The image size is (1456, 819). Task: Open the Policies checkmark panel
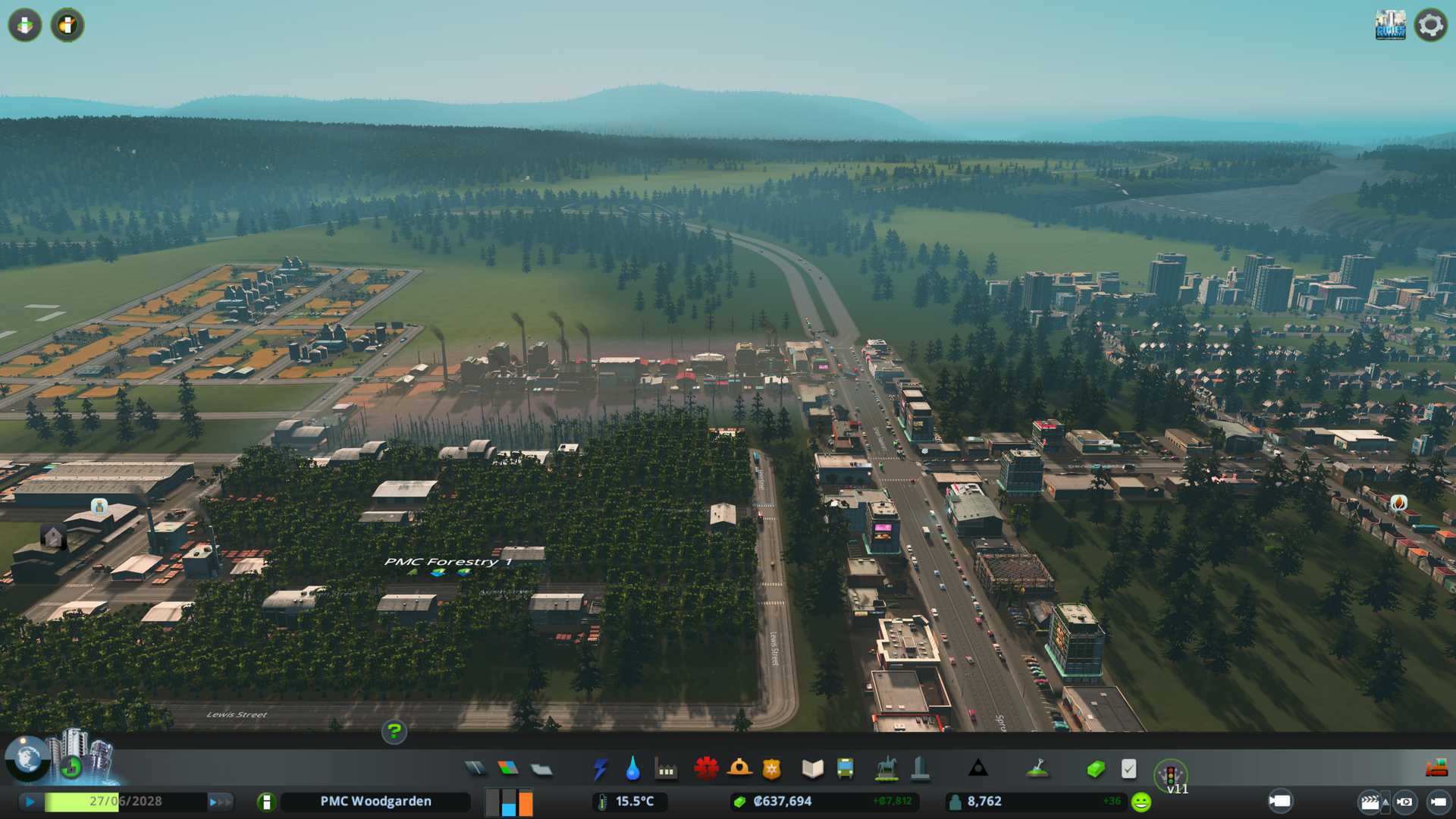1128,769
